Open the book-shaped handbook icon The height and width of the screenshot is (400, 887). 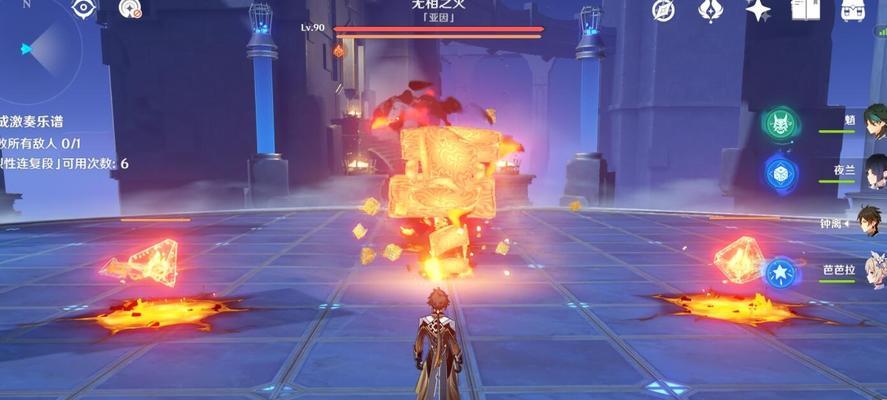806,10
